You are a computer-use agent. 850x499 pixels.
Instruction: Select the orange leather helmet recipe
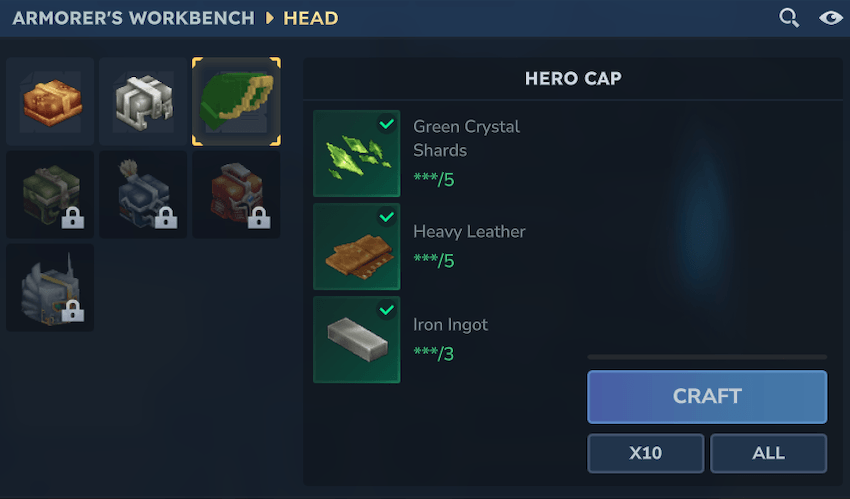[x=51, y=101]
